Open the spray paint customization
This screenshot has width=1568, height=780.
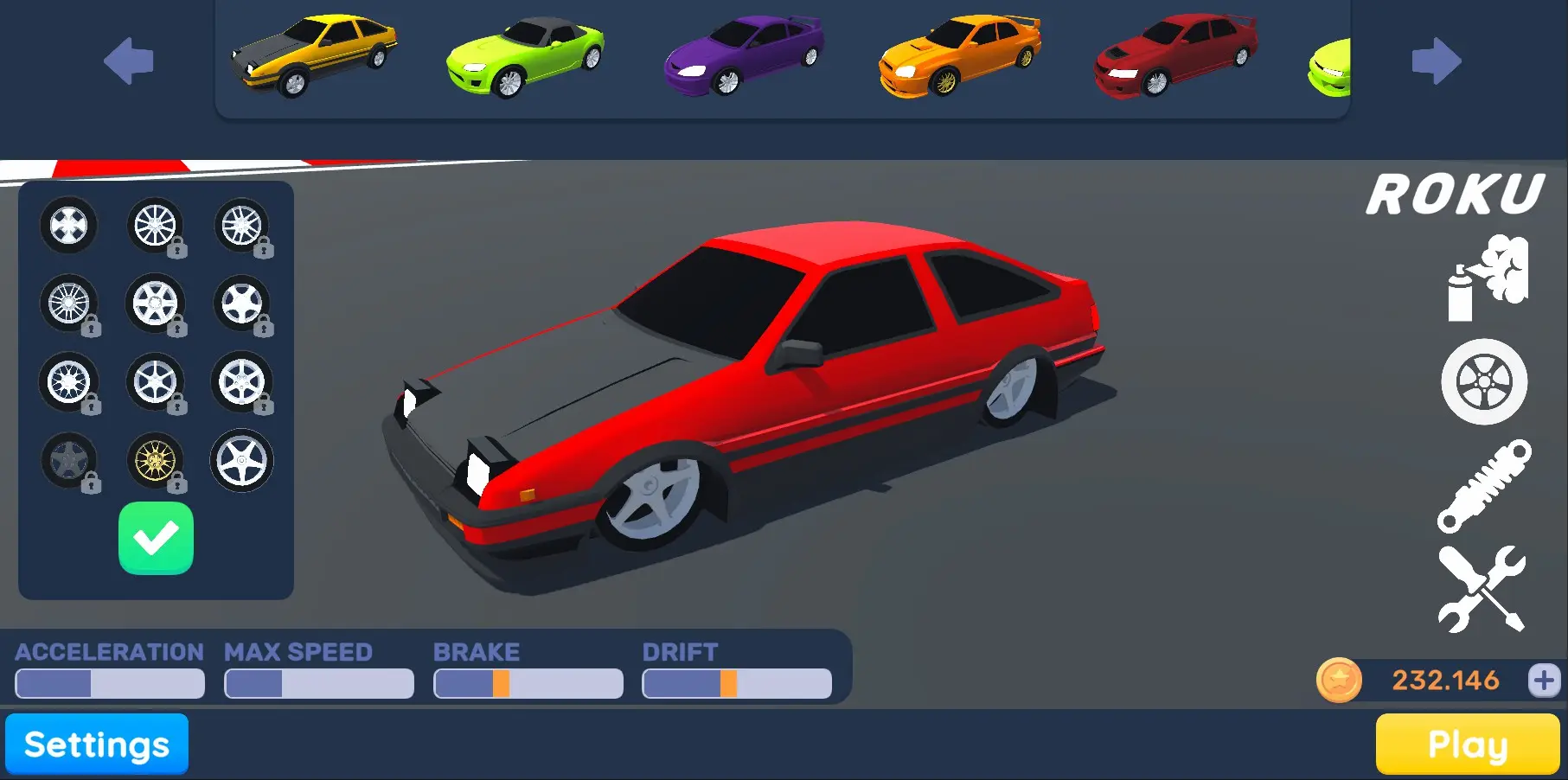tap(1488, 278)
